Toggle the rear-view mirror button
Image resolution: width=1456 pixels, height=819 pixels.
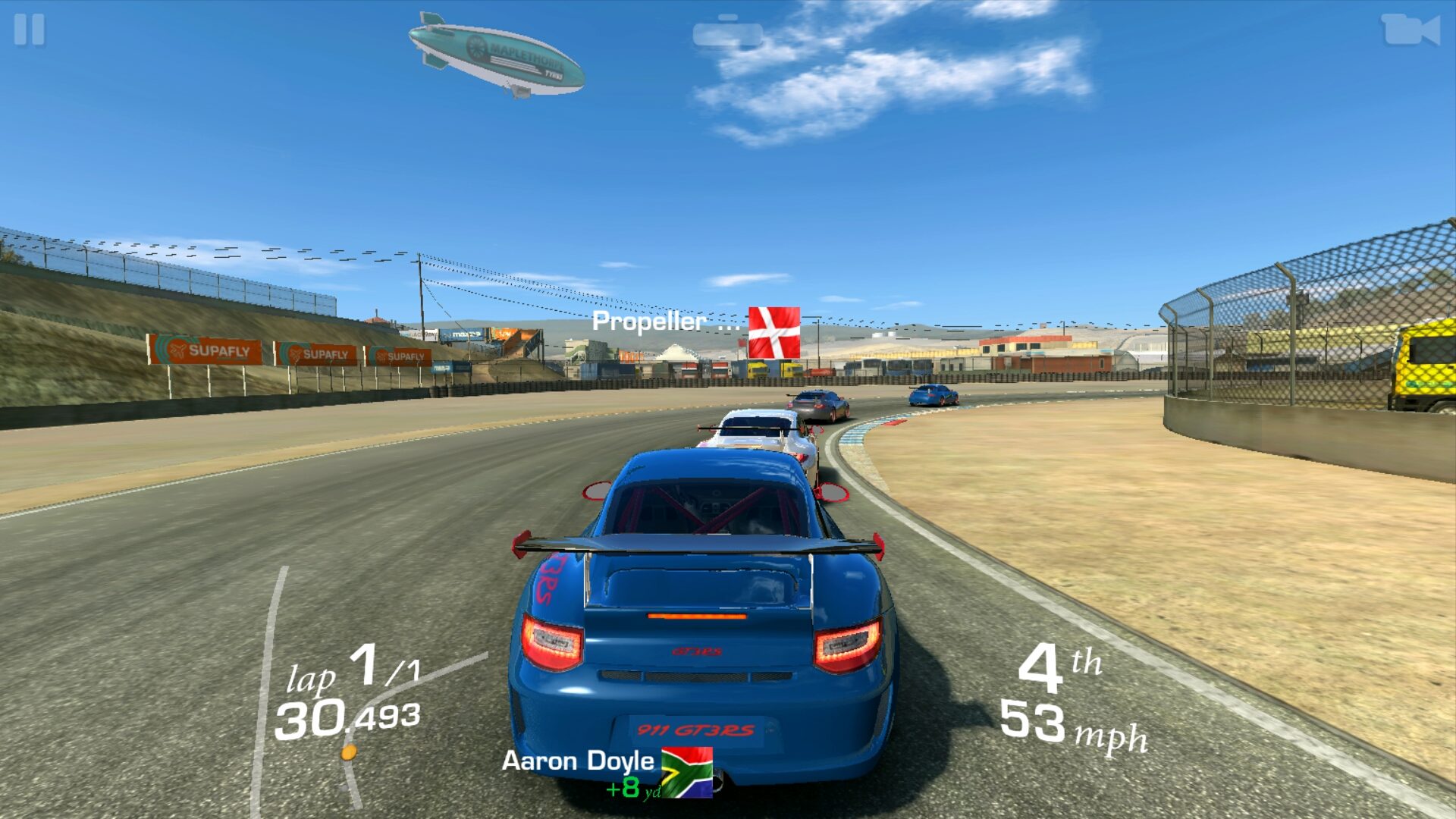pyautogui.click(x=728, y=33)
